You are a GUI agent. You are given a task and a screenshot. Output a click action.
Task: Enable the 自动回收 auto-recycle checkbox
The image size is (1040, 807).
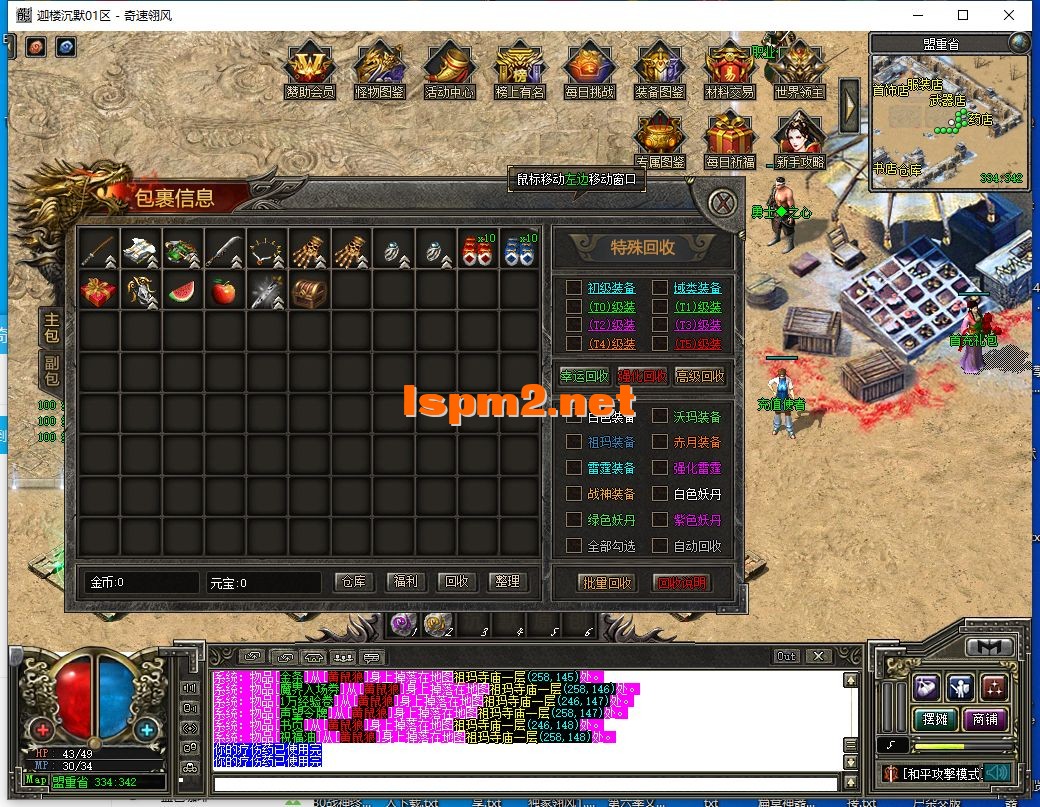(660, 546)
